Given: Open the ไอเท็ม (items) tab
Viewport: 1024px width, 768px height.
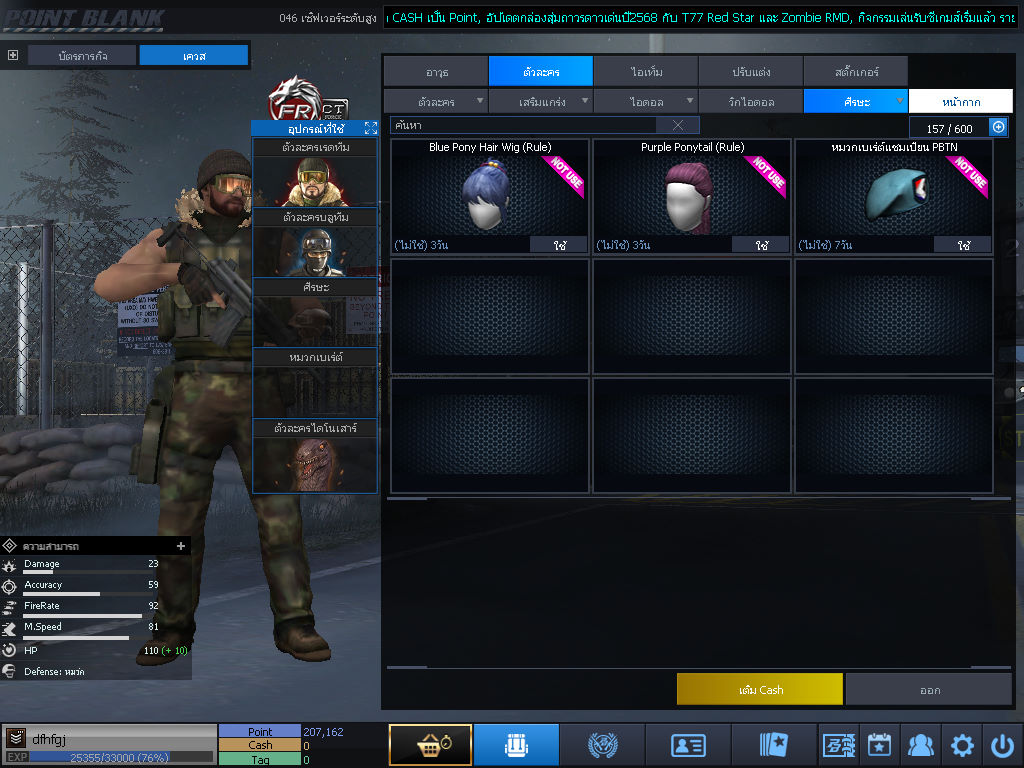Looking at the screenshot, I should tap(646, 71).
